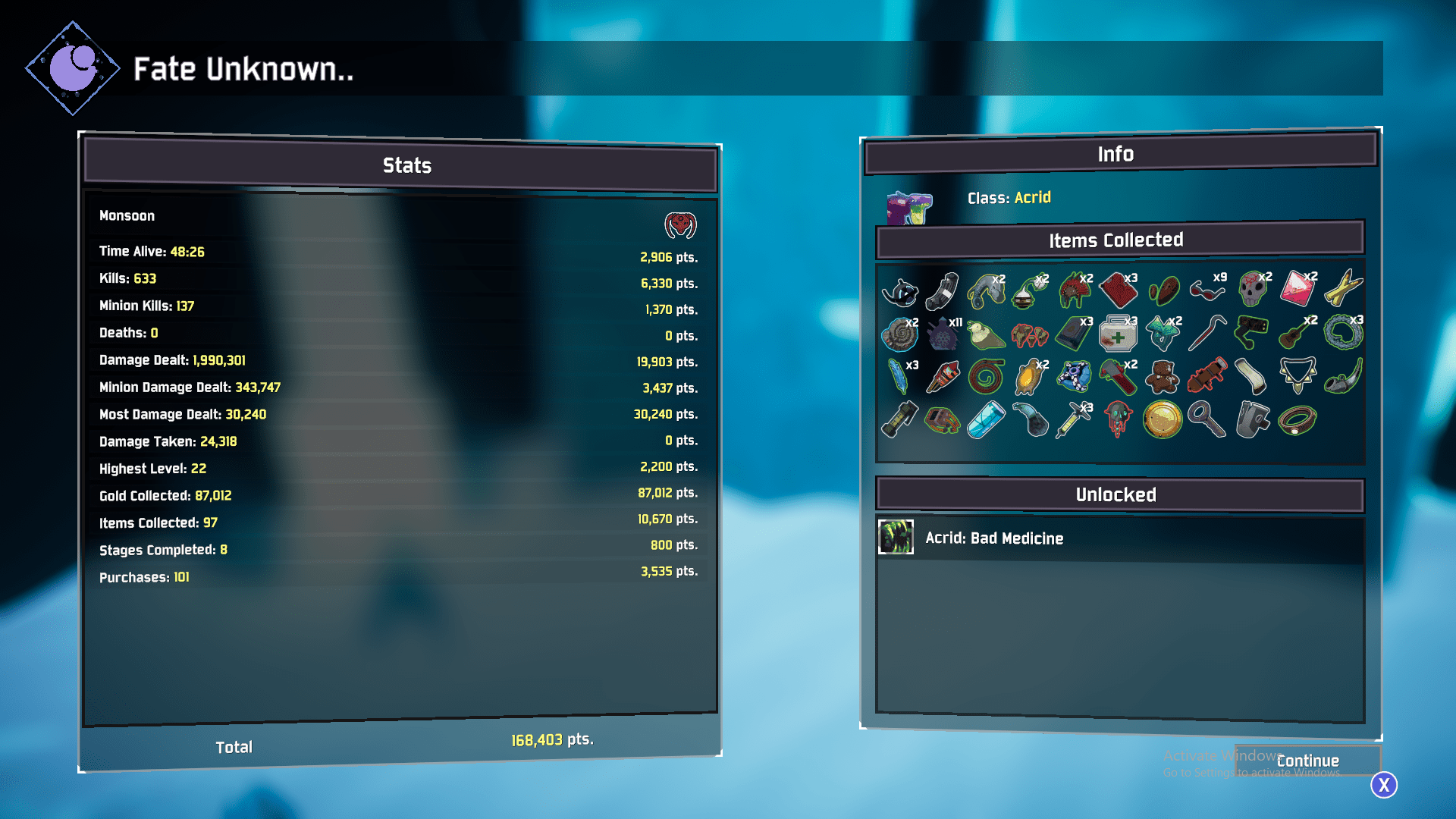Image resolution: width=1456 pixels, height=819 pixels.
Task: Click the blue feather item marked x3
Action: [899, 378]
